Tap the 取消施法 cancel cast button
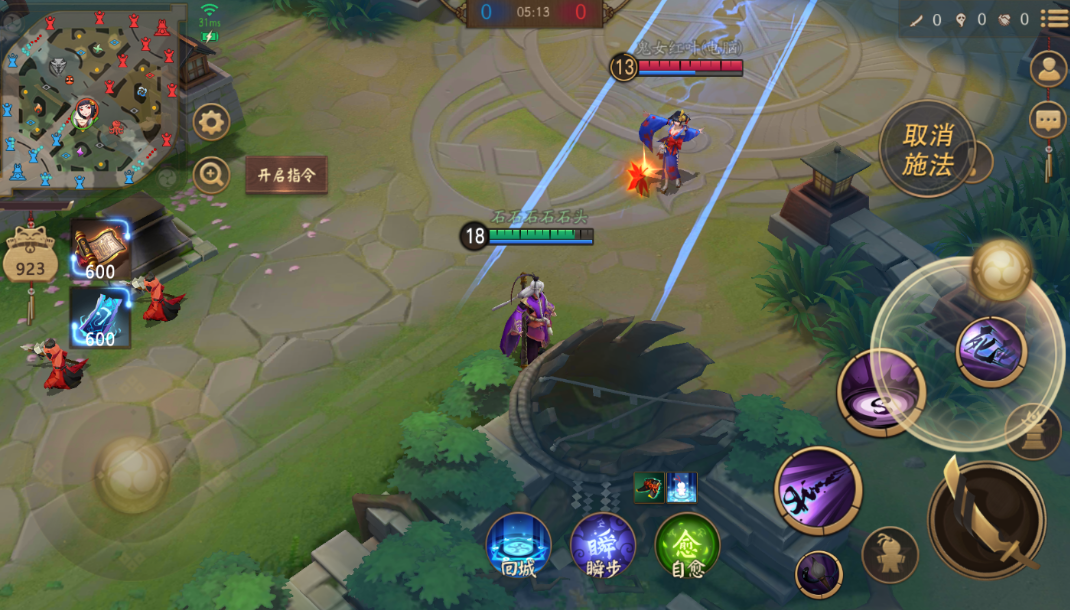 (927, 150)
